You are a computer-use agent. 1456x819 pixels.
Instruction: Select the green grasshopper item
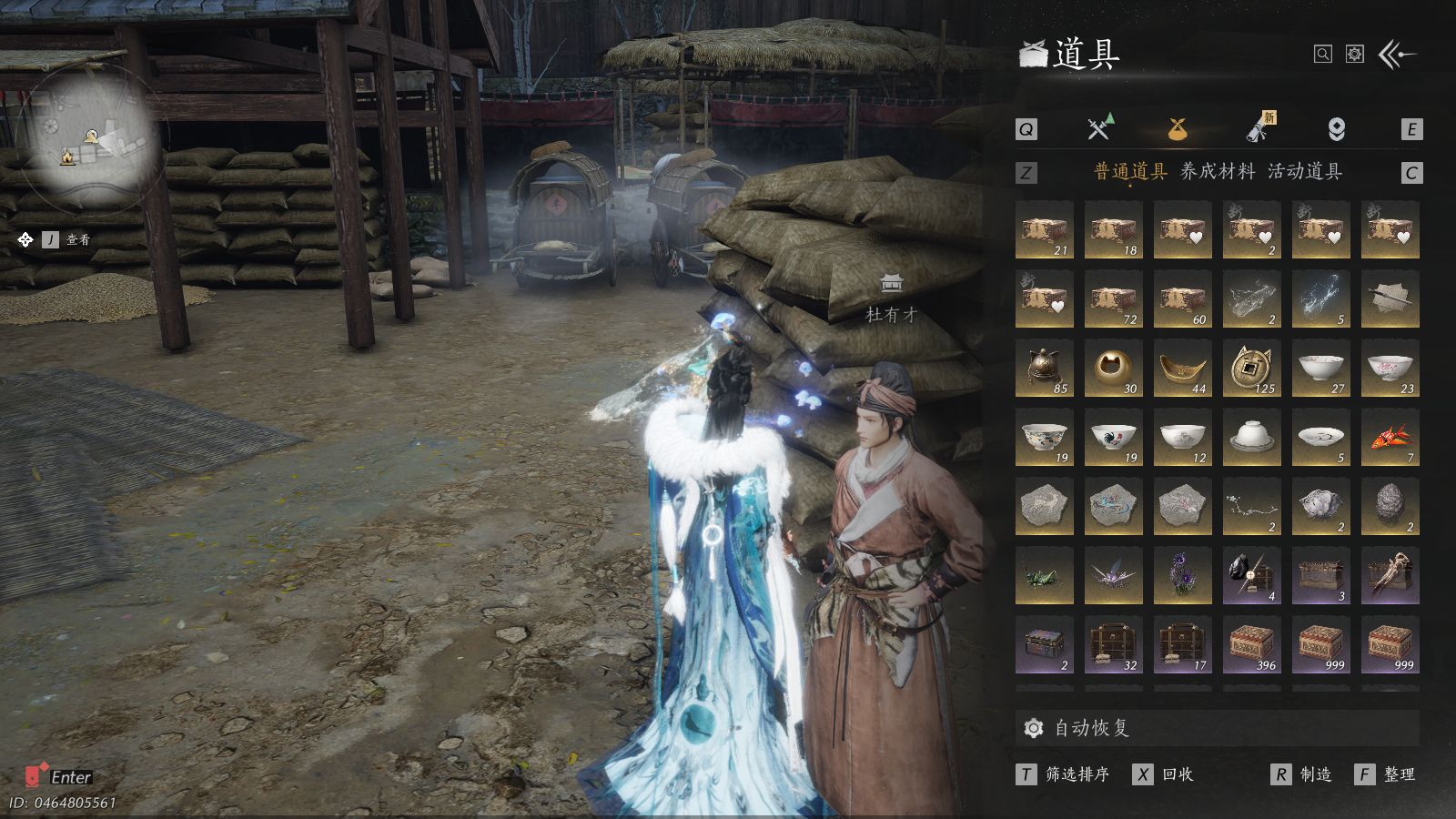[x=1044, y=576]
